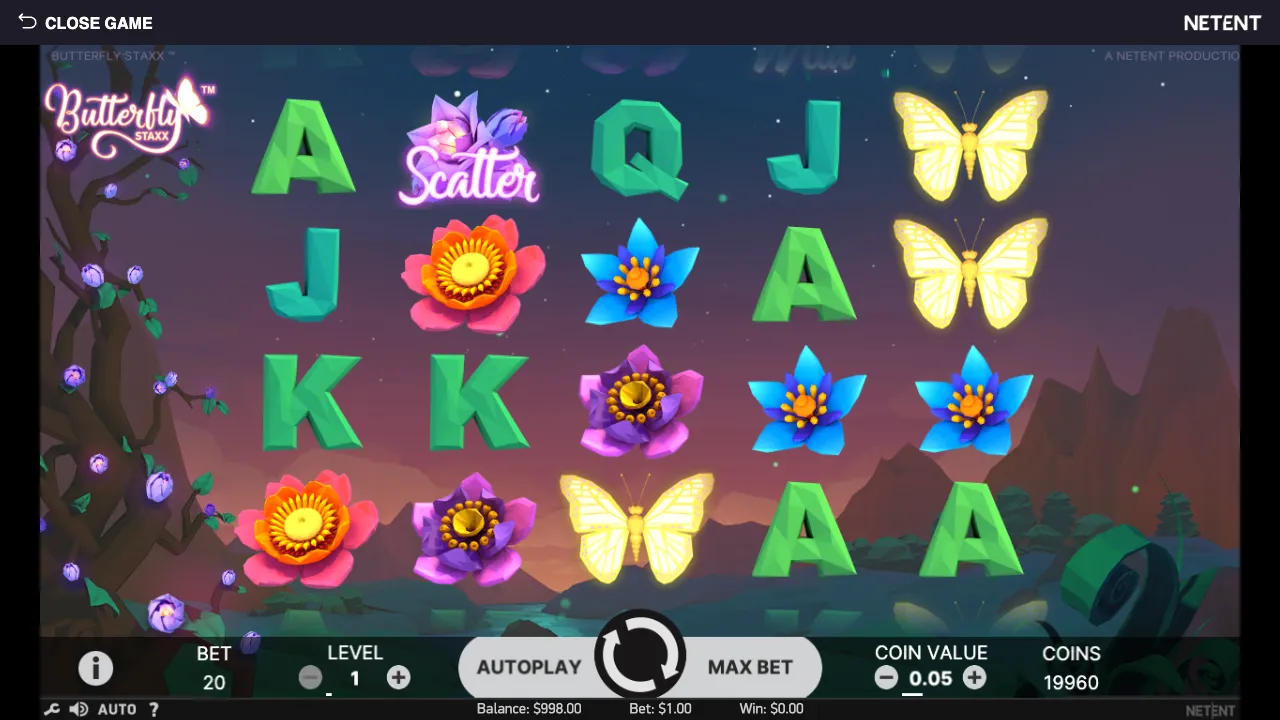This screenshot has width=1280, height=720.
Task: Decrease the coin value with minus
Action: coord(886,677)
